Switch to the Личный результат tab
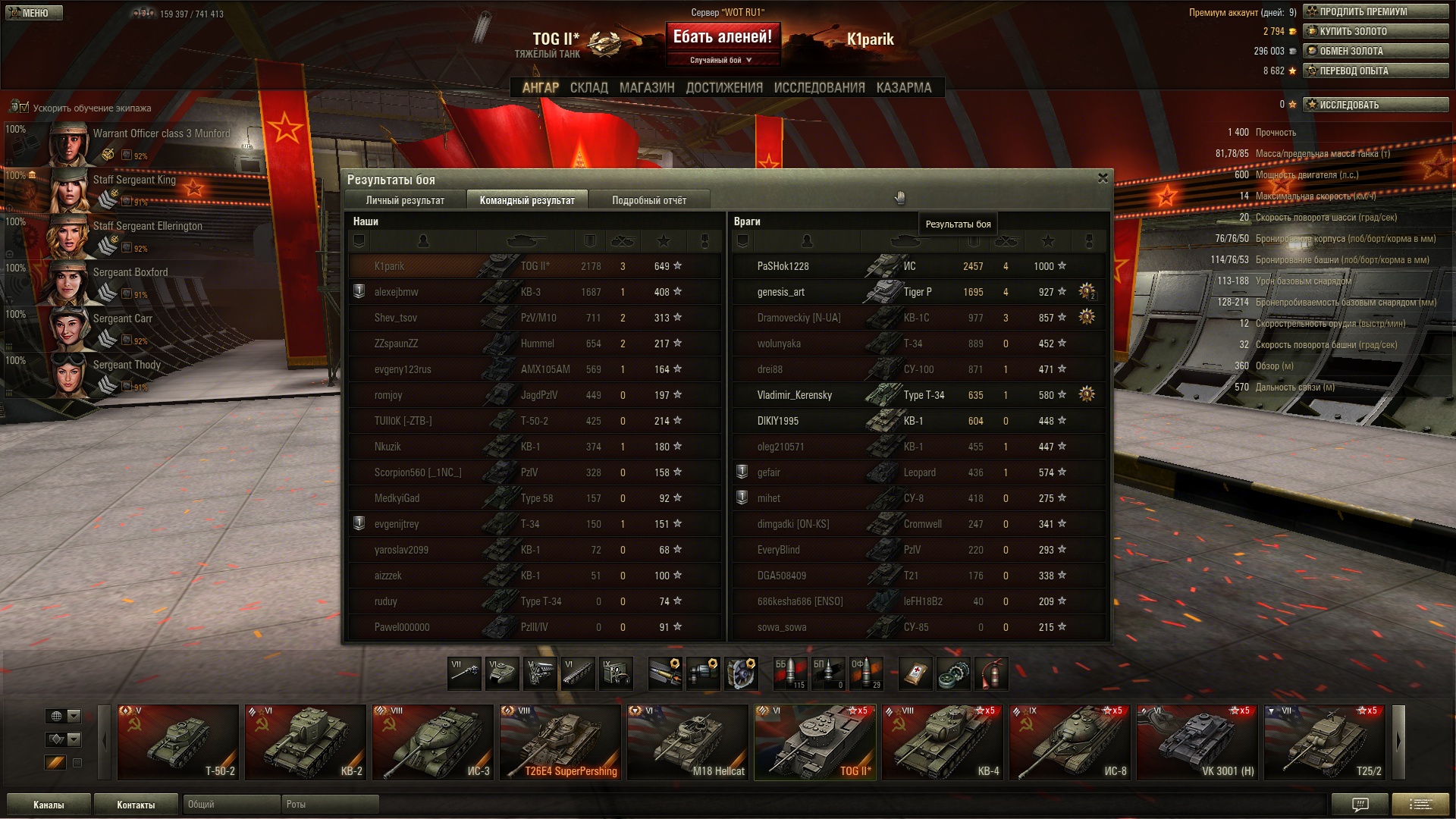 click(x=405, y=200)
